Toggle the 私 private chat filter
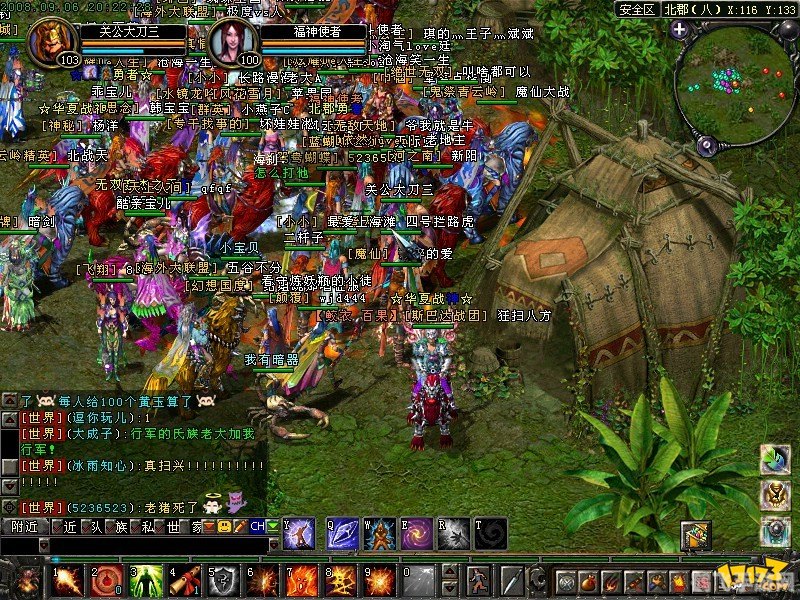 [147, 526]
